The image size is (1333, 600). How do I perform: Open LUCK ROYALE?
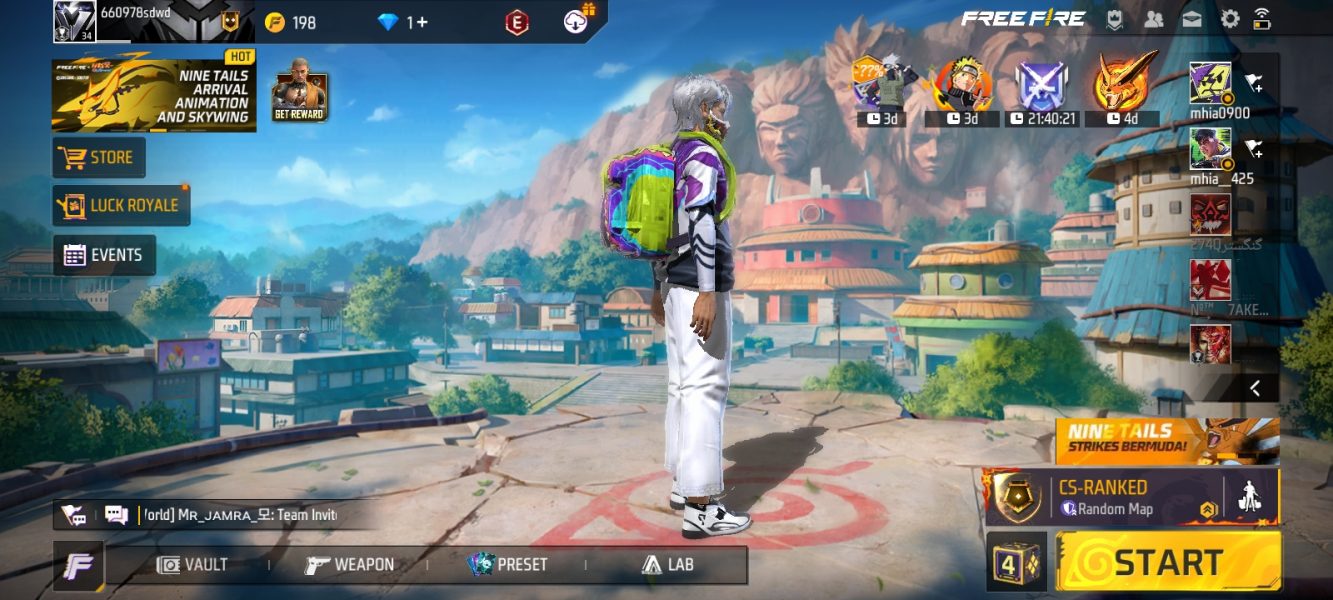pos(121,206)
